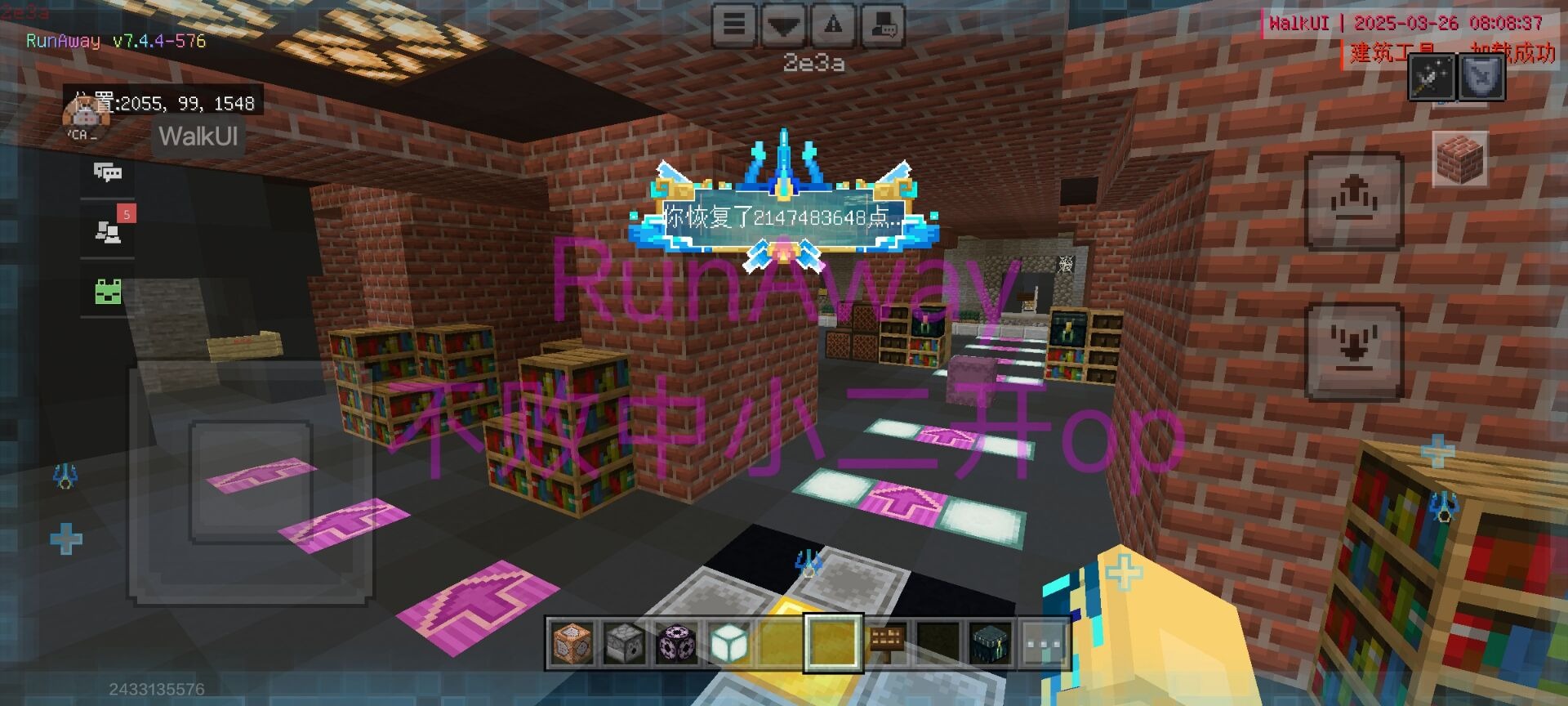The height and width of the screenshot is (706, 1568).
Task: Select the command block hotbar slot
Action: pos(572,643)
